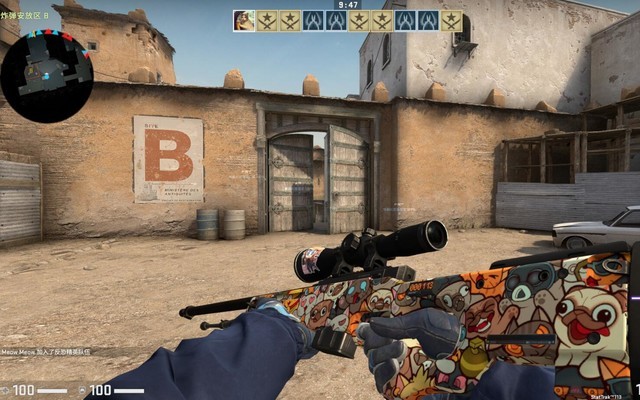This screenshot has height=400, width=640.
Task: Select the player portrait in the top bar
Action: click(x=244, y=21)
